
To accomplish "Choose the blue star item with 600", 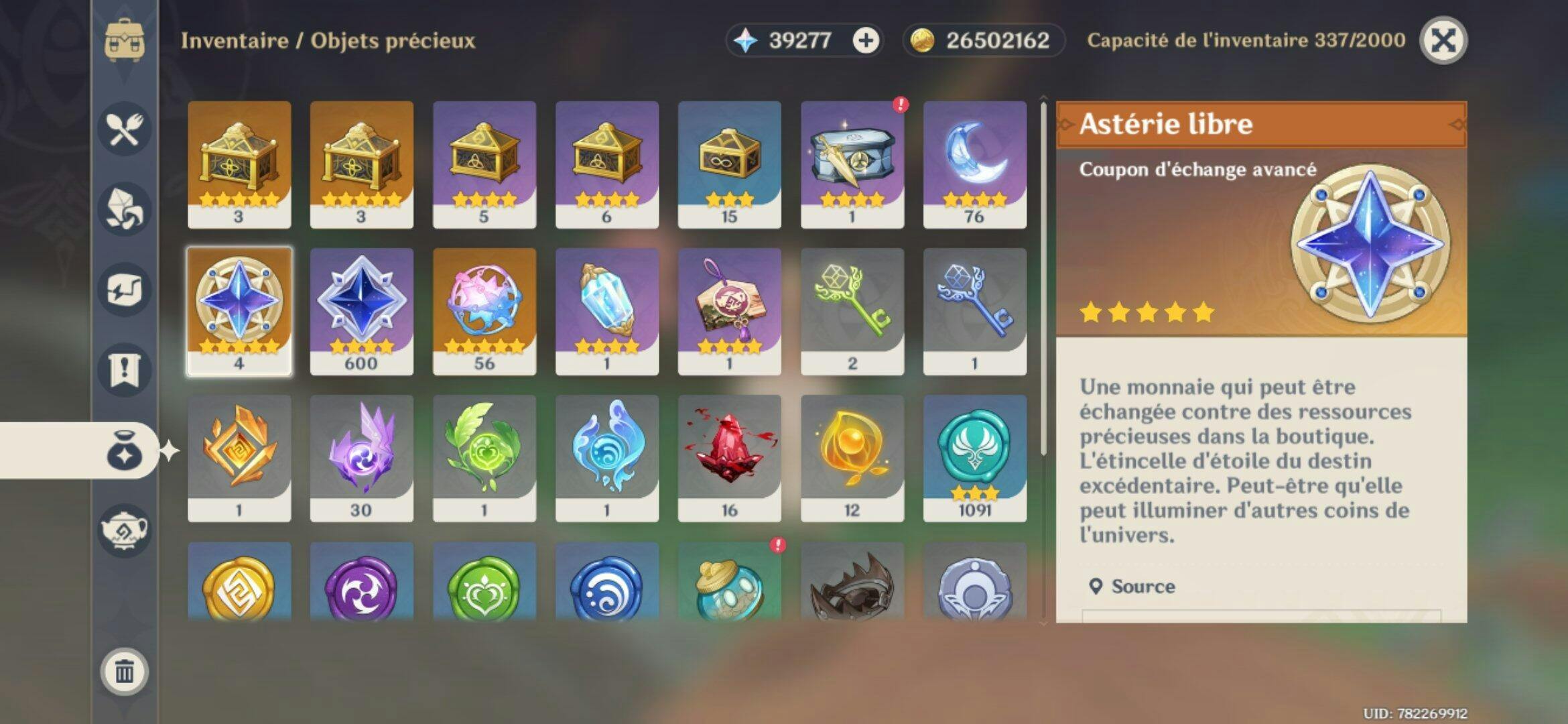I will (x=361, y=311).
